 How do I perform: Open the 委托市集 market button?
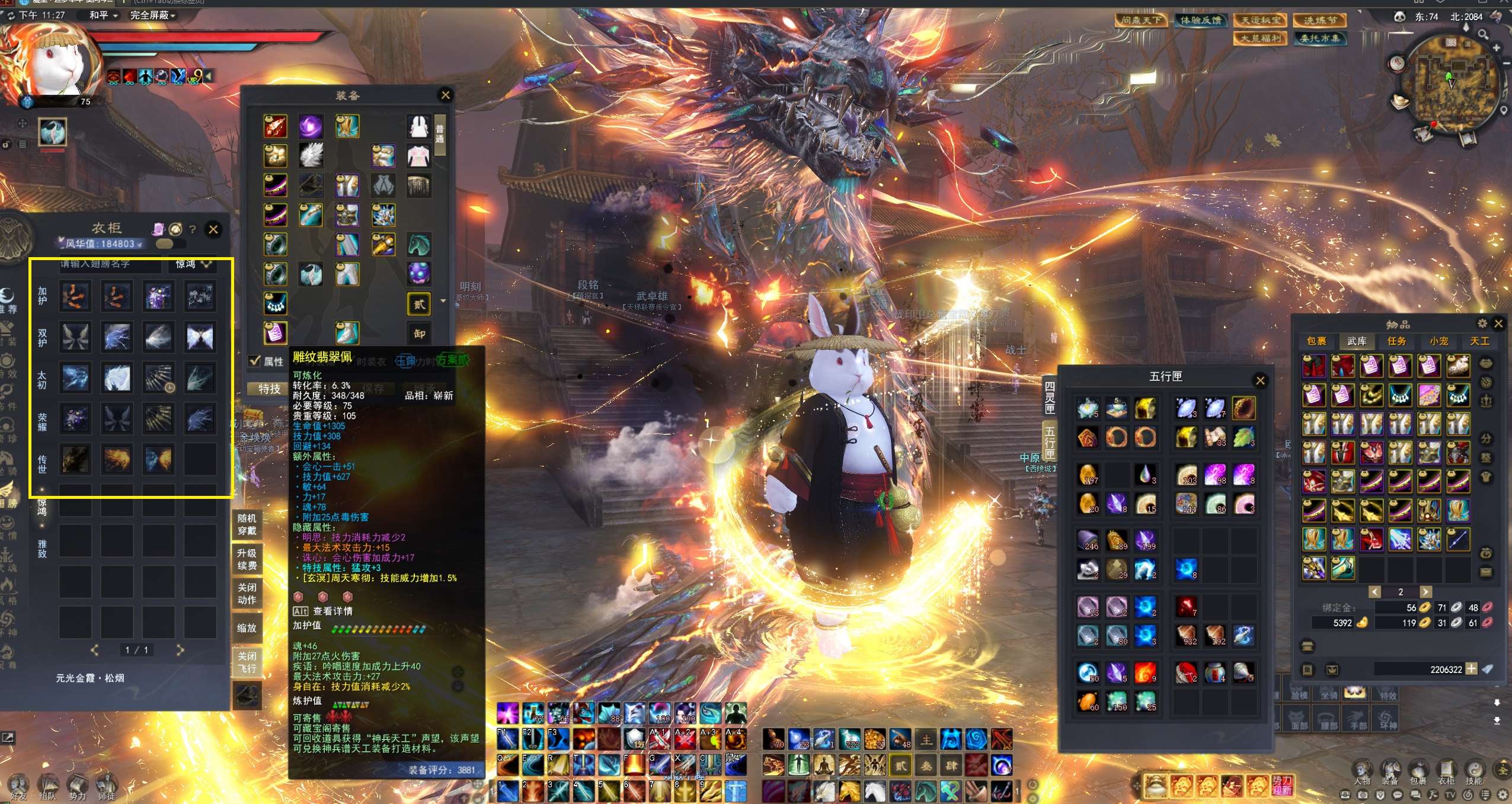tap(1319, 39)
